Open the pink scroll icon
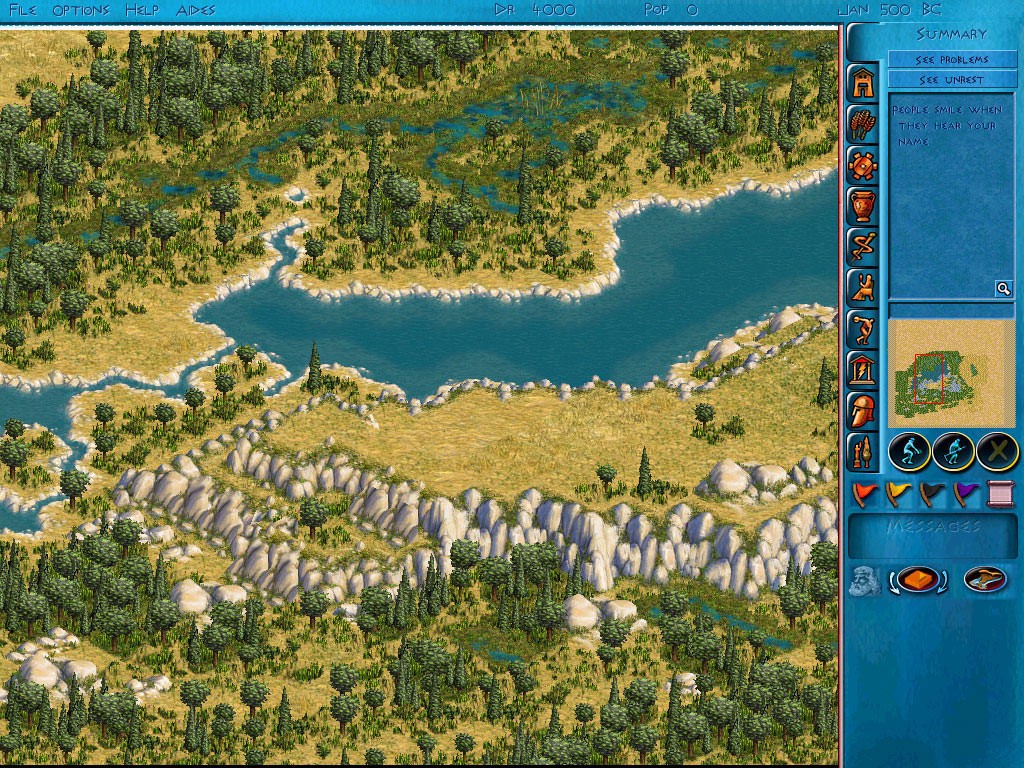The height and width of the screenshot is (768, 1024). pyautogui.click(x=1000, y=493)
